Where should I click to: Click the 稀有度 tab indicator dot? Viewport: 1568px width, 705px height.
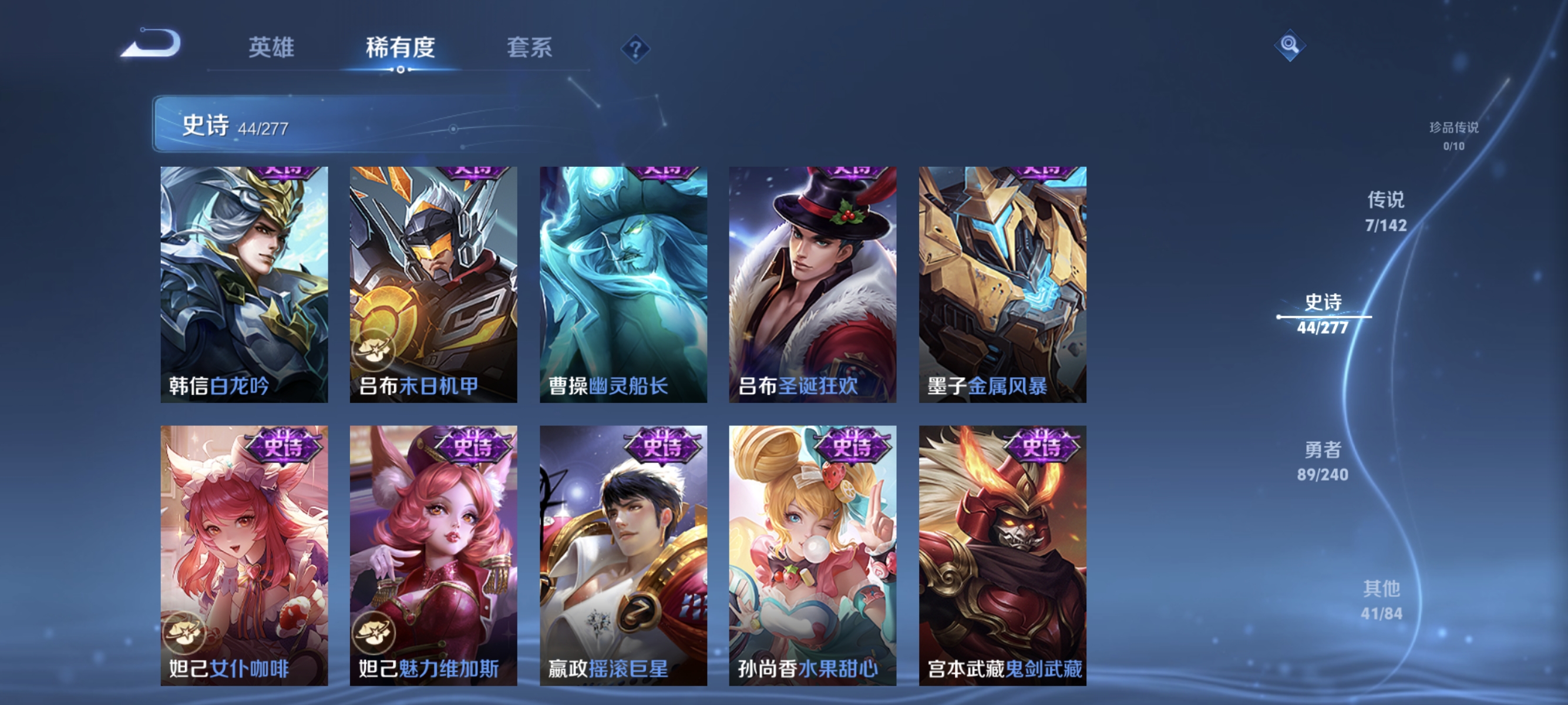pos(401,69)
